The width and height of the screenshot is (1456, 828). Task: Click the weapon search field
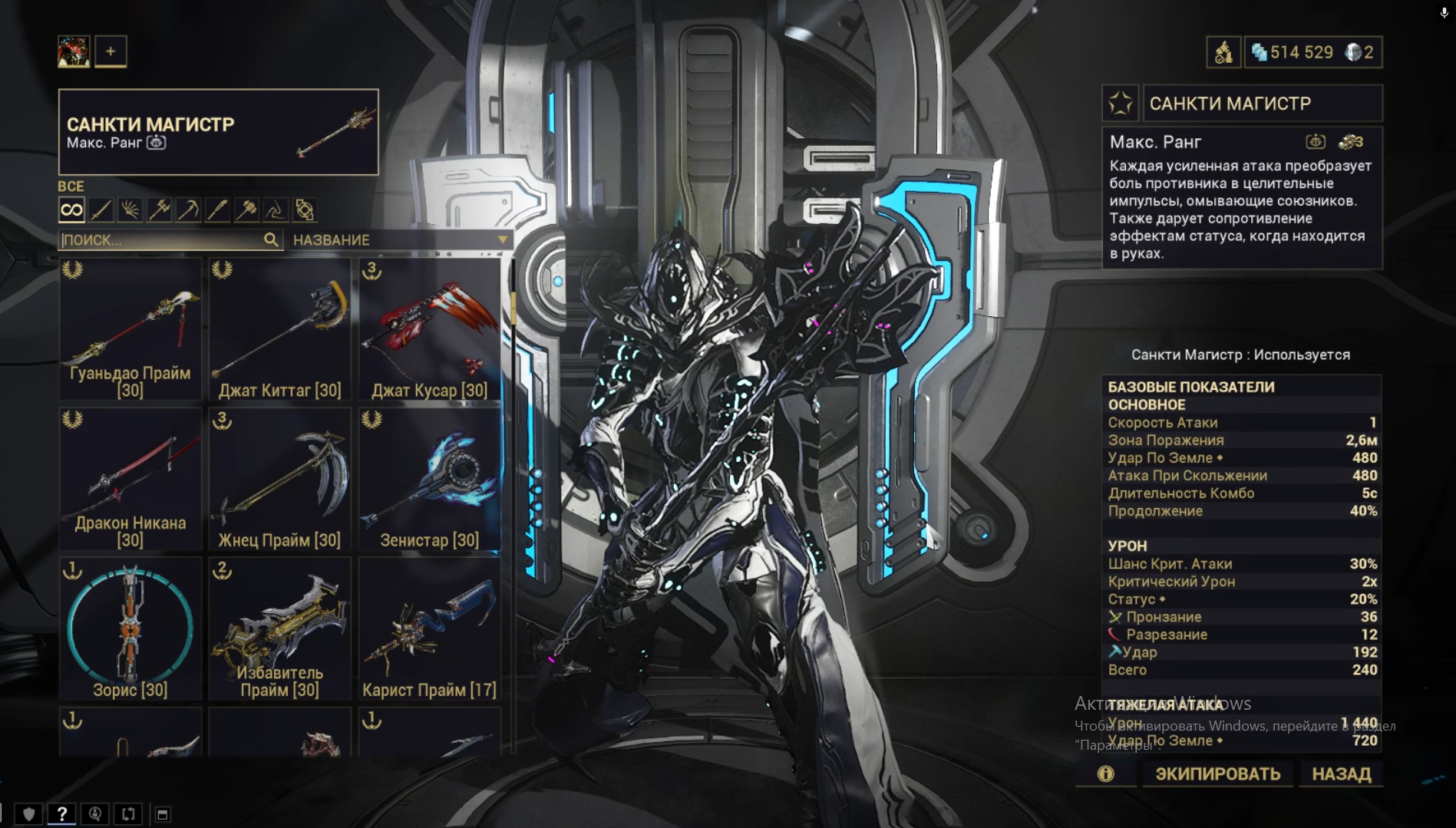pos(161,240)
